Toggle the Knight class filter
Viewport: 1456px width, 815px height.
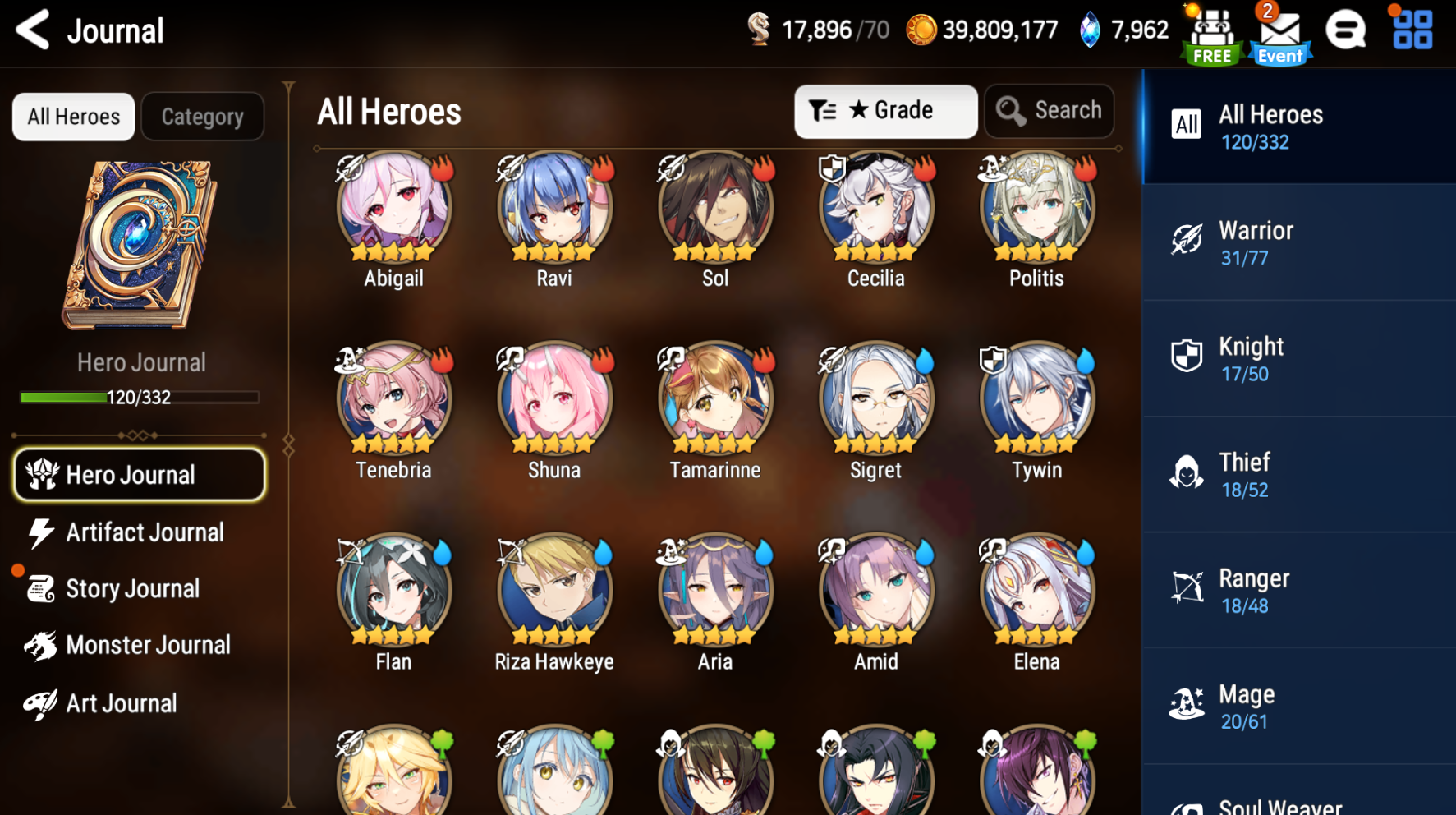[1188, 355]
